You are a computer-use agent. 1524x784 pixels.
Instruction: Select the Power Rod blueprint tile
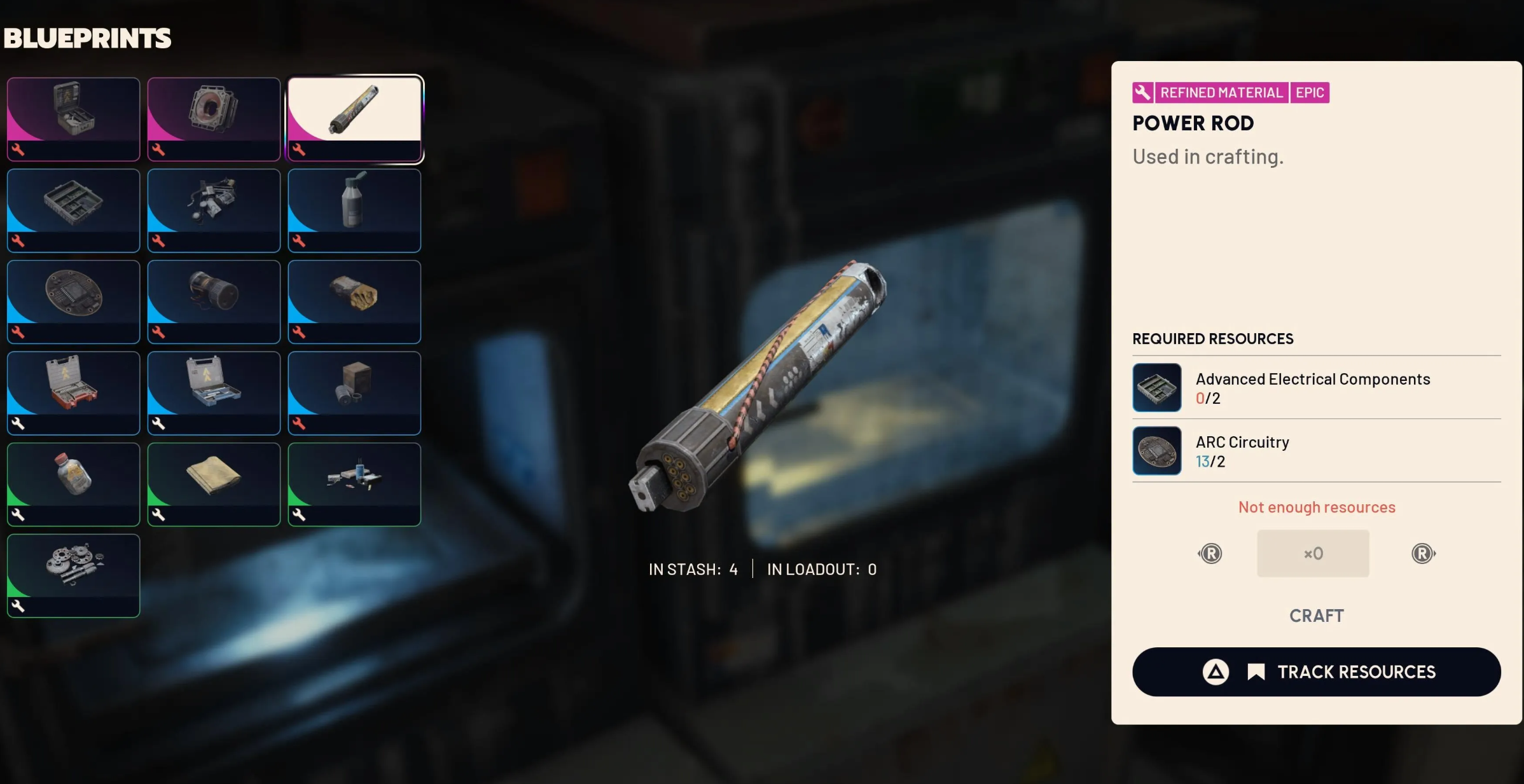(x=354, y=119)
